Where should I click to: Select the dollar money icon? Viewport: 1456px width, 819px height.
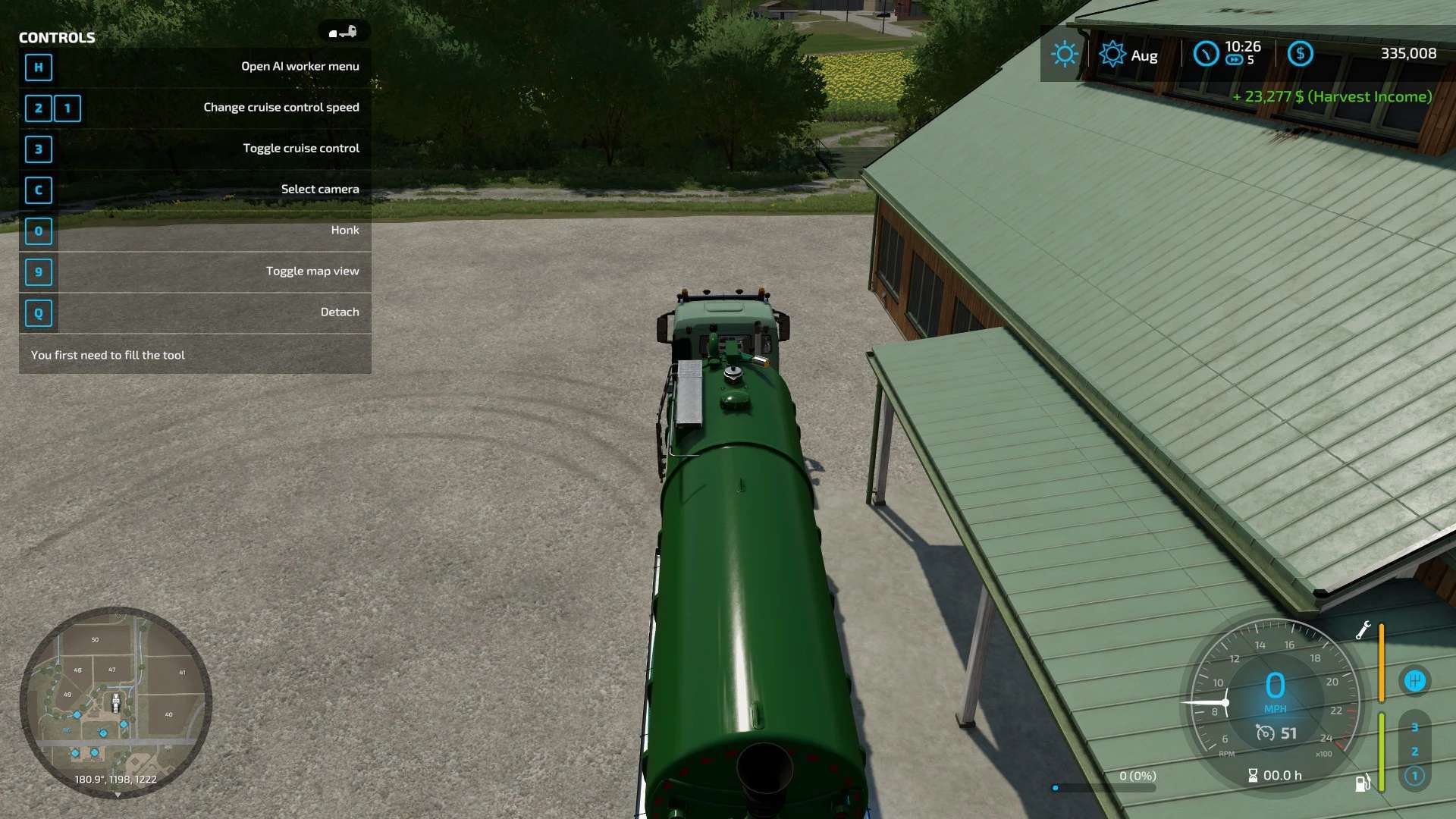pos(1300,54)
